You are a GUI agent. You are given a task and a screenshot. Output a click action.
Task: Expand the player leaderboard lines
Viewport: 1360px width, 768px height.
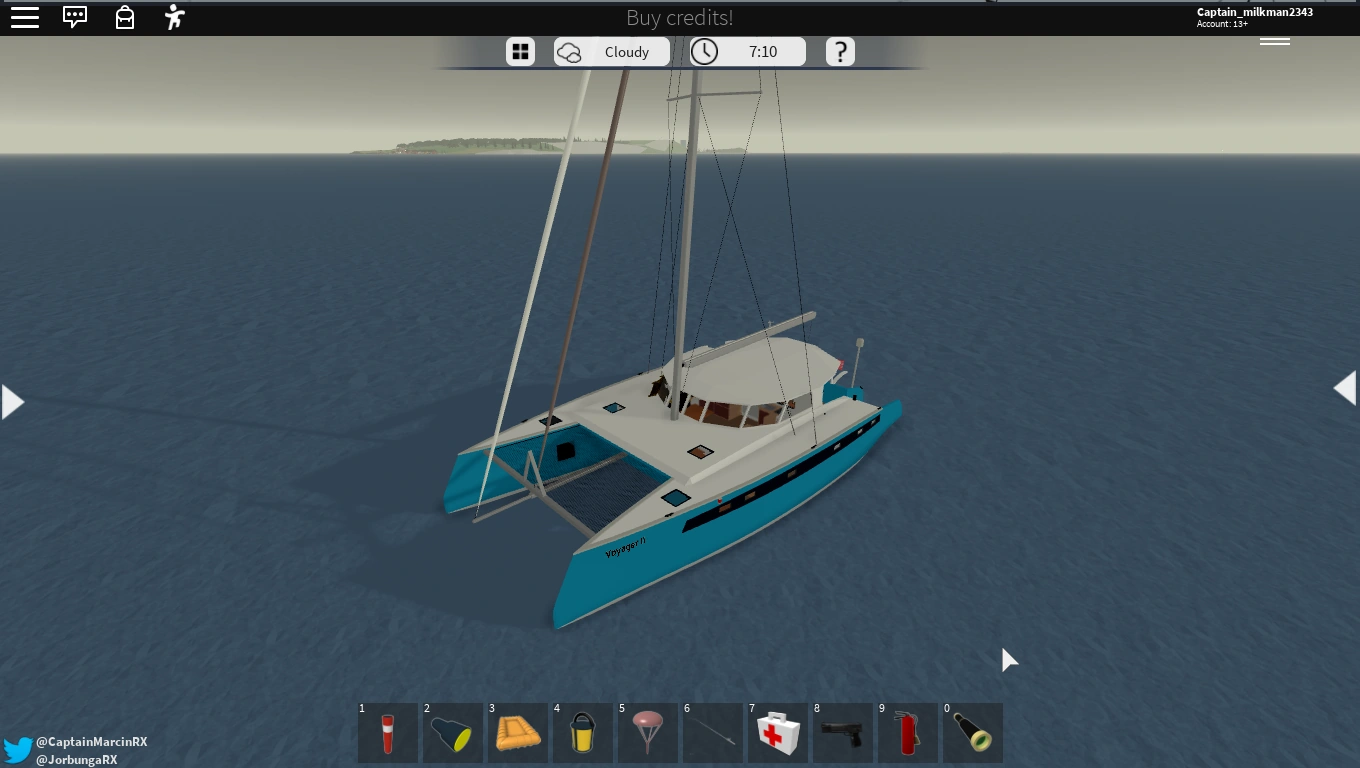pyautogui.click(x=1275, y=41)
